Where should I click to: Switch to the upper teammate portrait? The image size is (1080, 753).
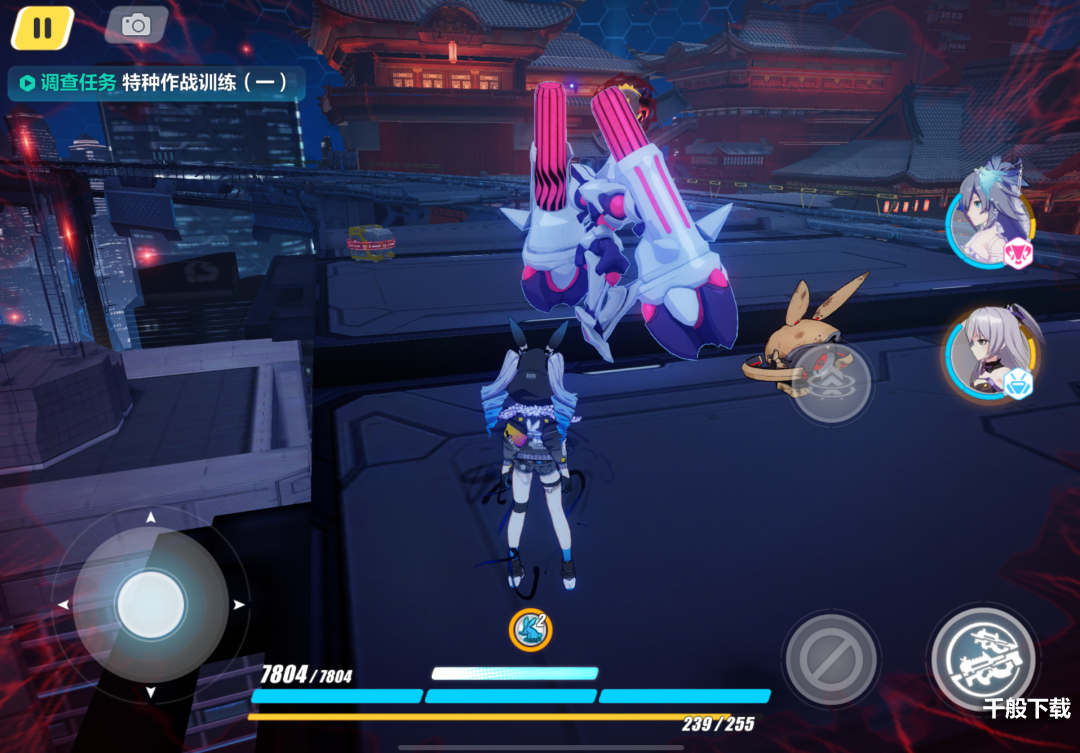[989, 220]
